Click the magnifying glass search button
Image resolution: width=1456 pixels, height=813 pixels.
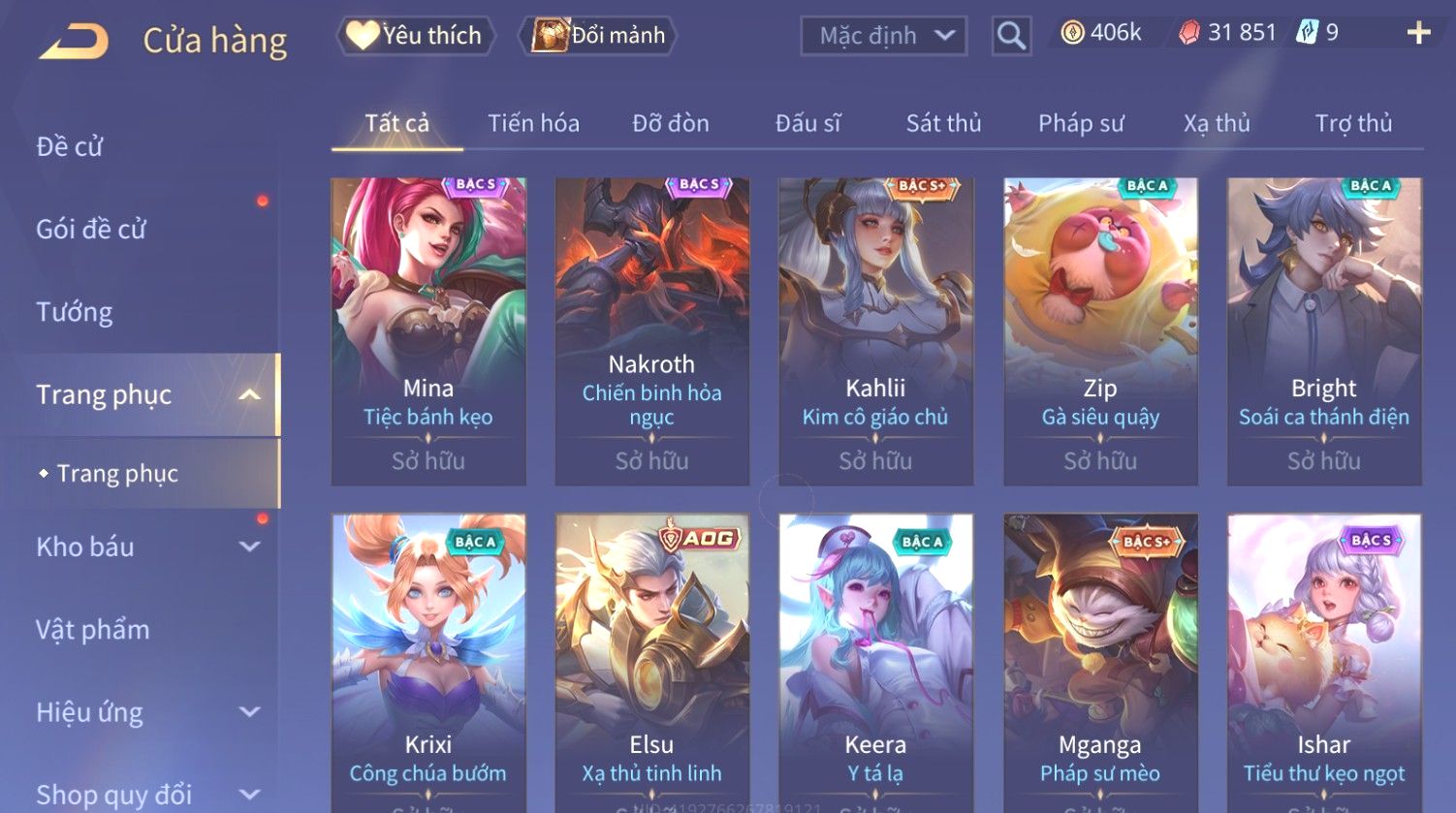tap(1011, 37)
